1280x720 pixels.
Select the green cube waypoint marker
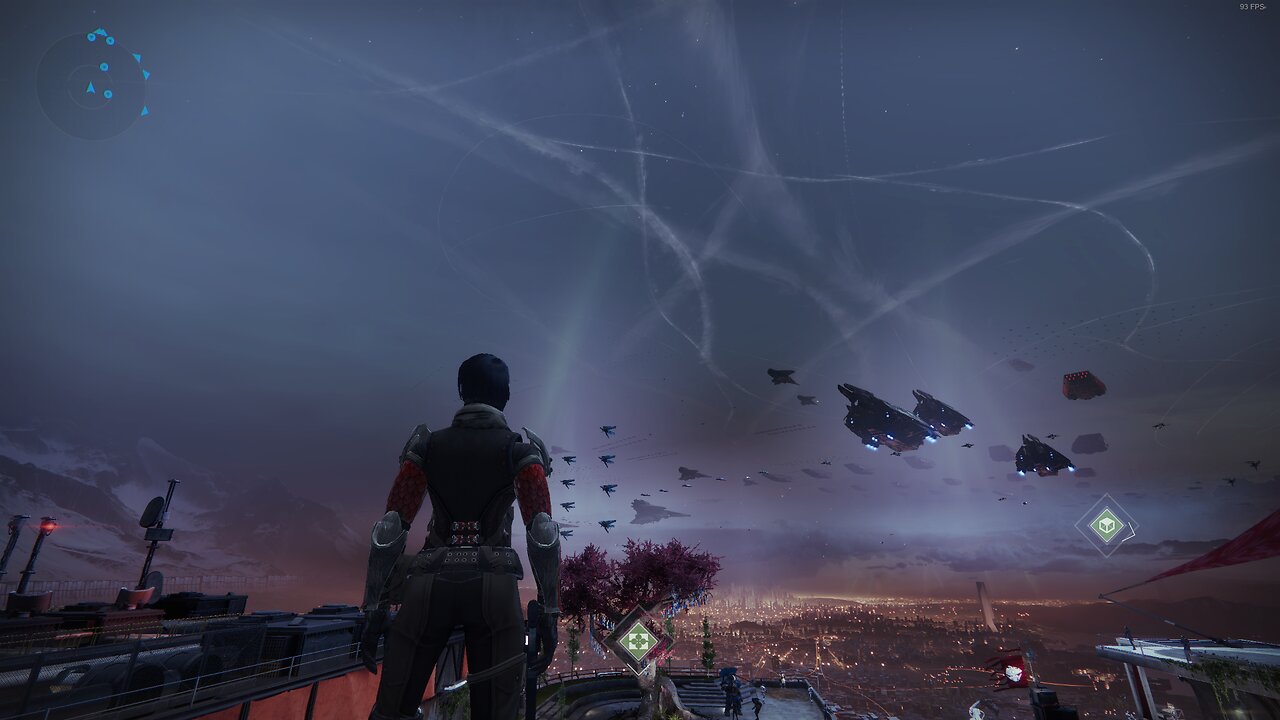point(1106,525)
